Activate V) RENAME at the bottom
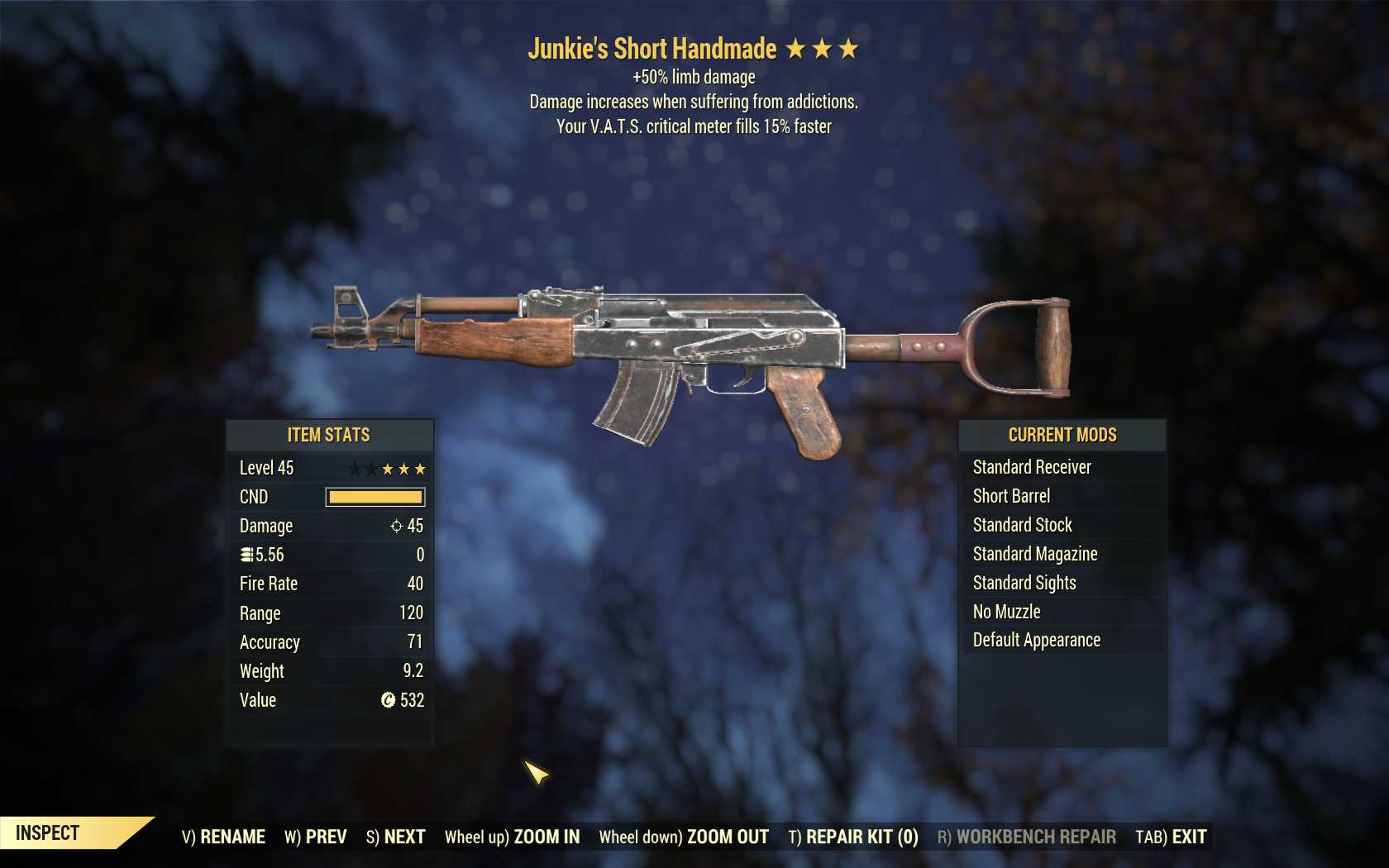The width and height of the screenshot is (1389, 868). 224,837
